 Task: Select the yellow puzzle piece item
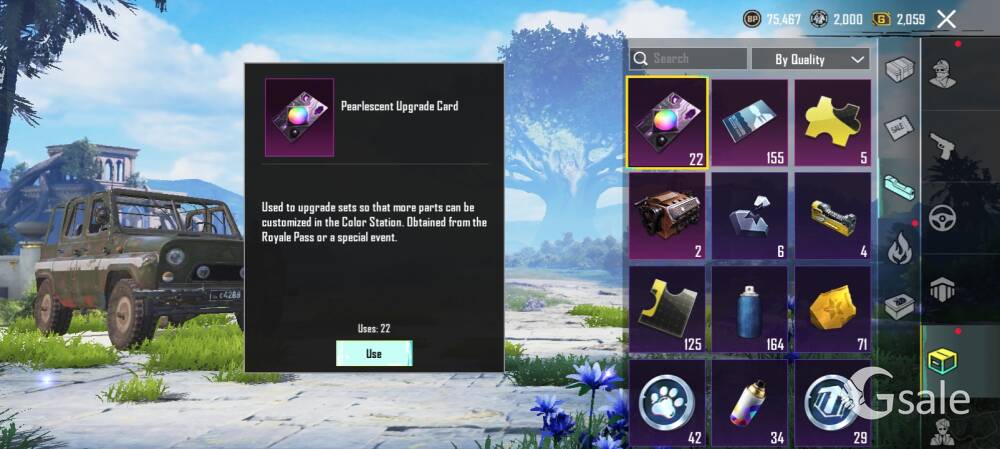pyautogui.click(x=832, y=123)
